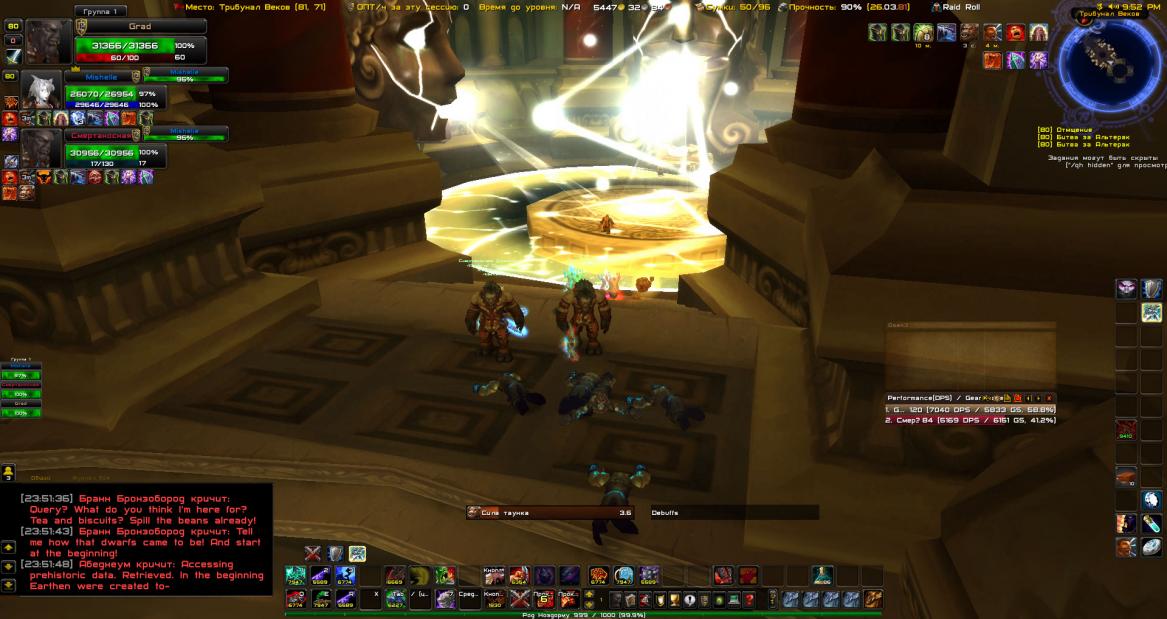Activate the green-faced ability on top action bar

point(445,575)
